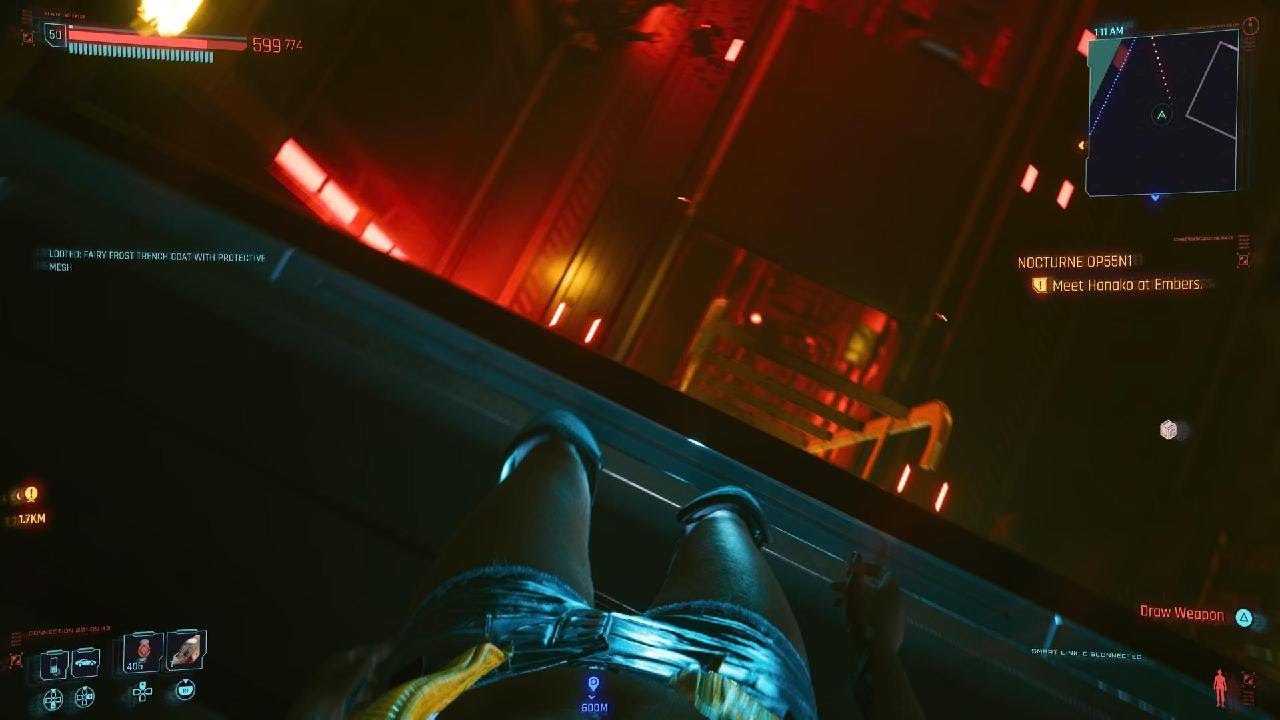Call your vehicle using the car icon
The height and width of the screenshot is (720, 1280).
pyautogui.click(x=85, y=662)
